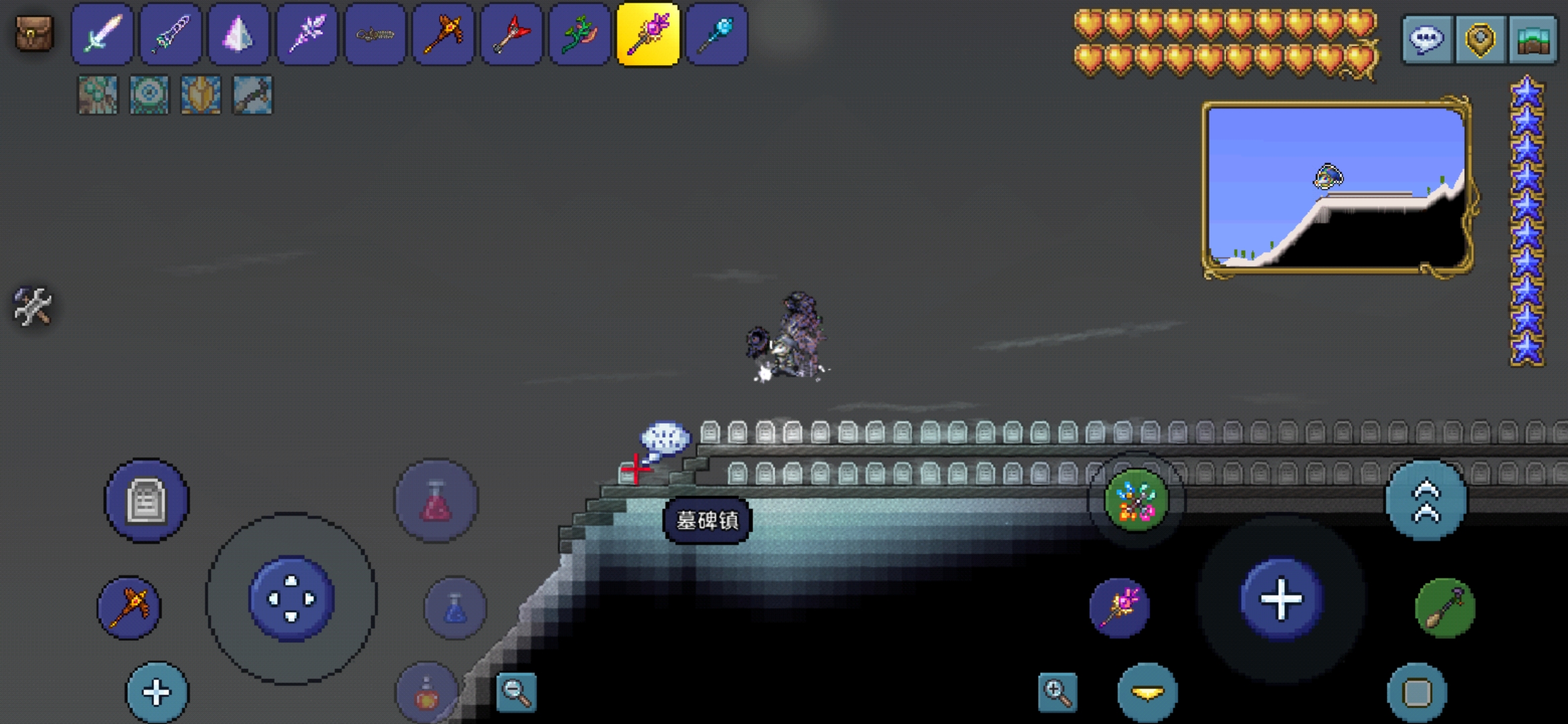The width and height of the screenshot is (1568, 724).
Task: Zoom out with the minus magnifier
Action: [x=516, y=692]
